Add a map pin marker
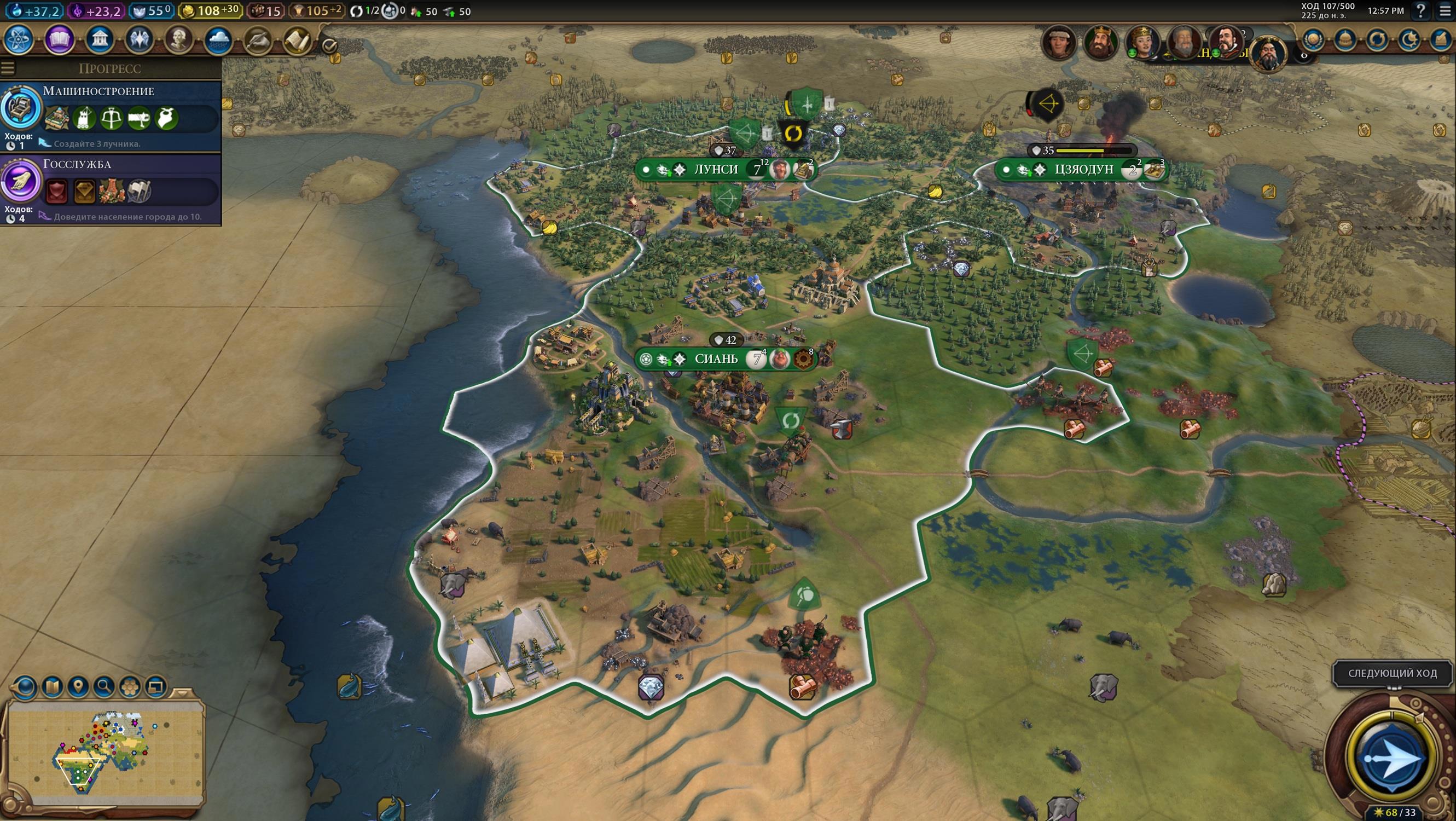This screenshot has height=821, width=1456. tap(78, 687)
